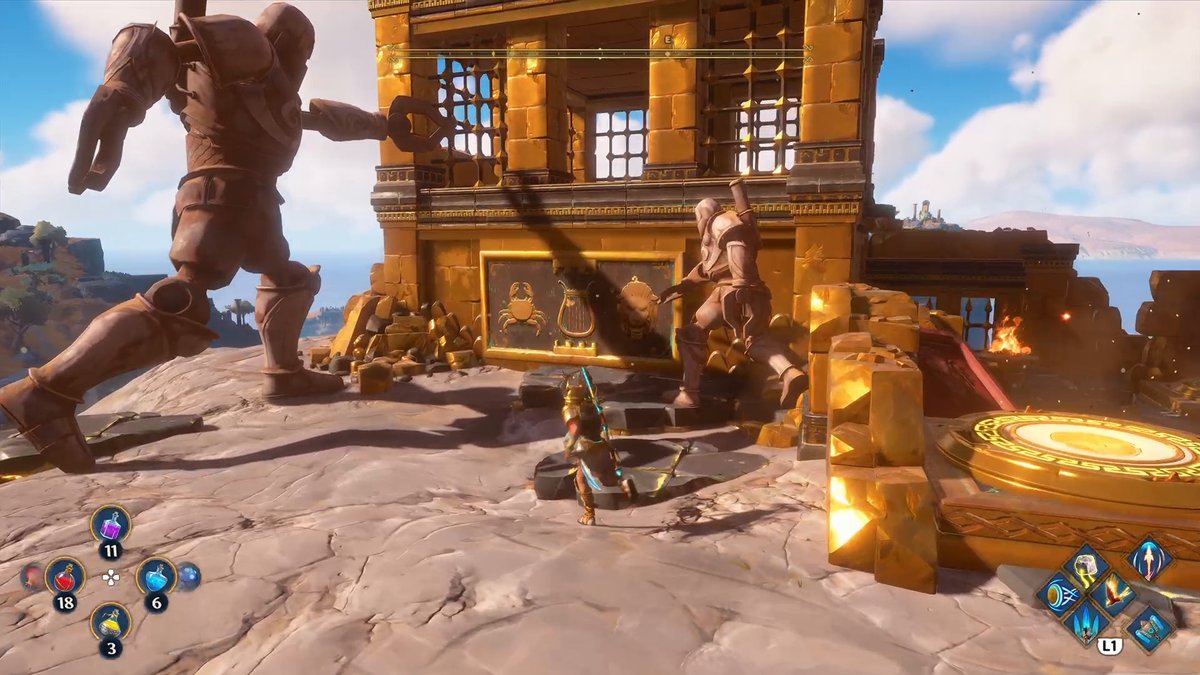Viewport: 1200px width, 675px height.
Task: Activate the rising figure leap ability
Action: [x=1148, y=558]
